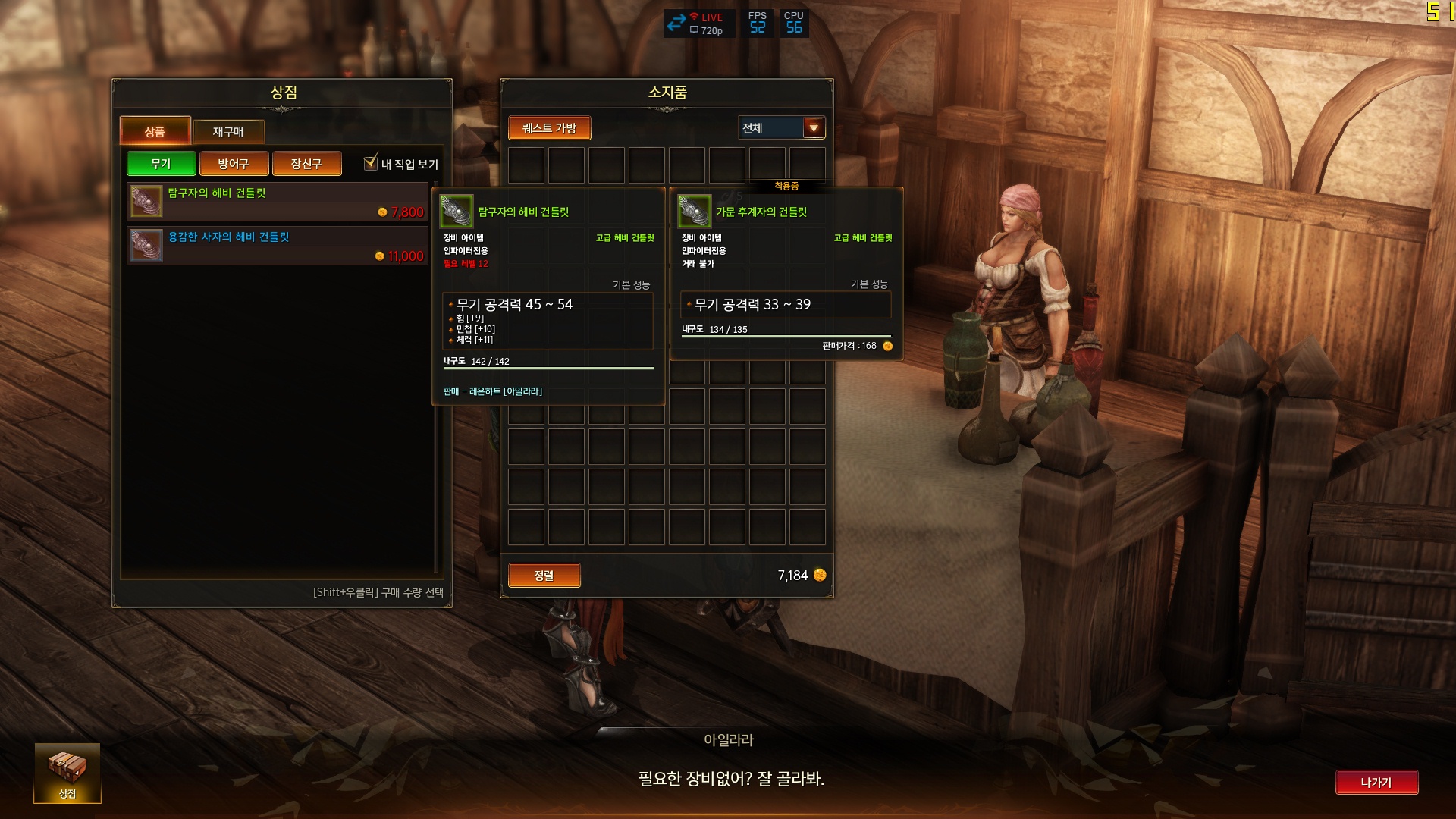Sort inventory with the 정렬 button
This screenshot has width=1456, height=819.
click(544, 576)
